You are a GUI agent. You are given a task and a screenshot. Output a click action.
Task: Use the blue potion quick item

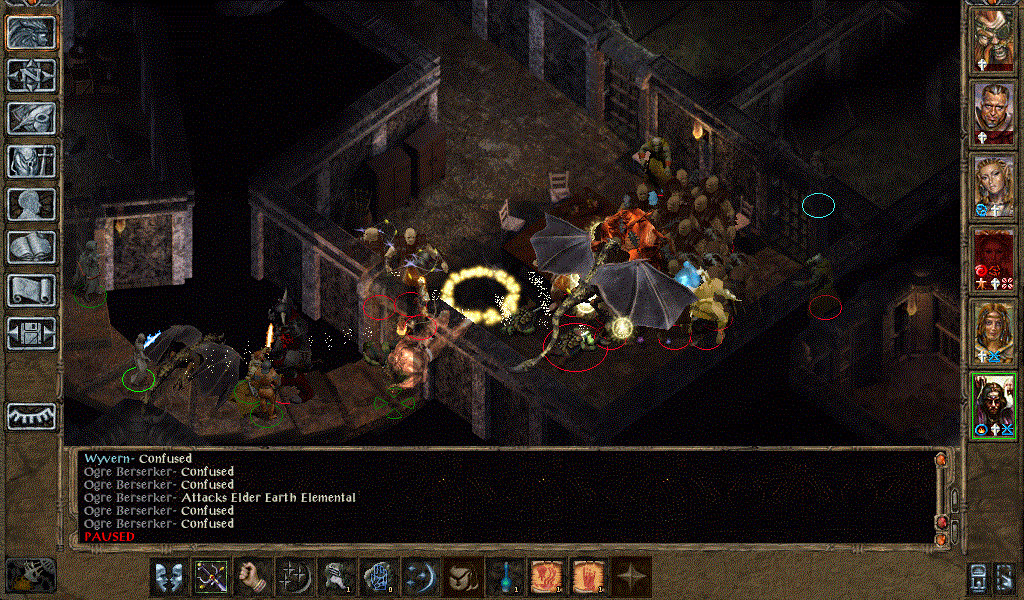[x=504, y=577]
